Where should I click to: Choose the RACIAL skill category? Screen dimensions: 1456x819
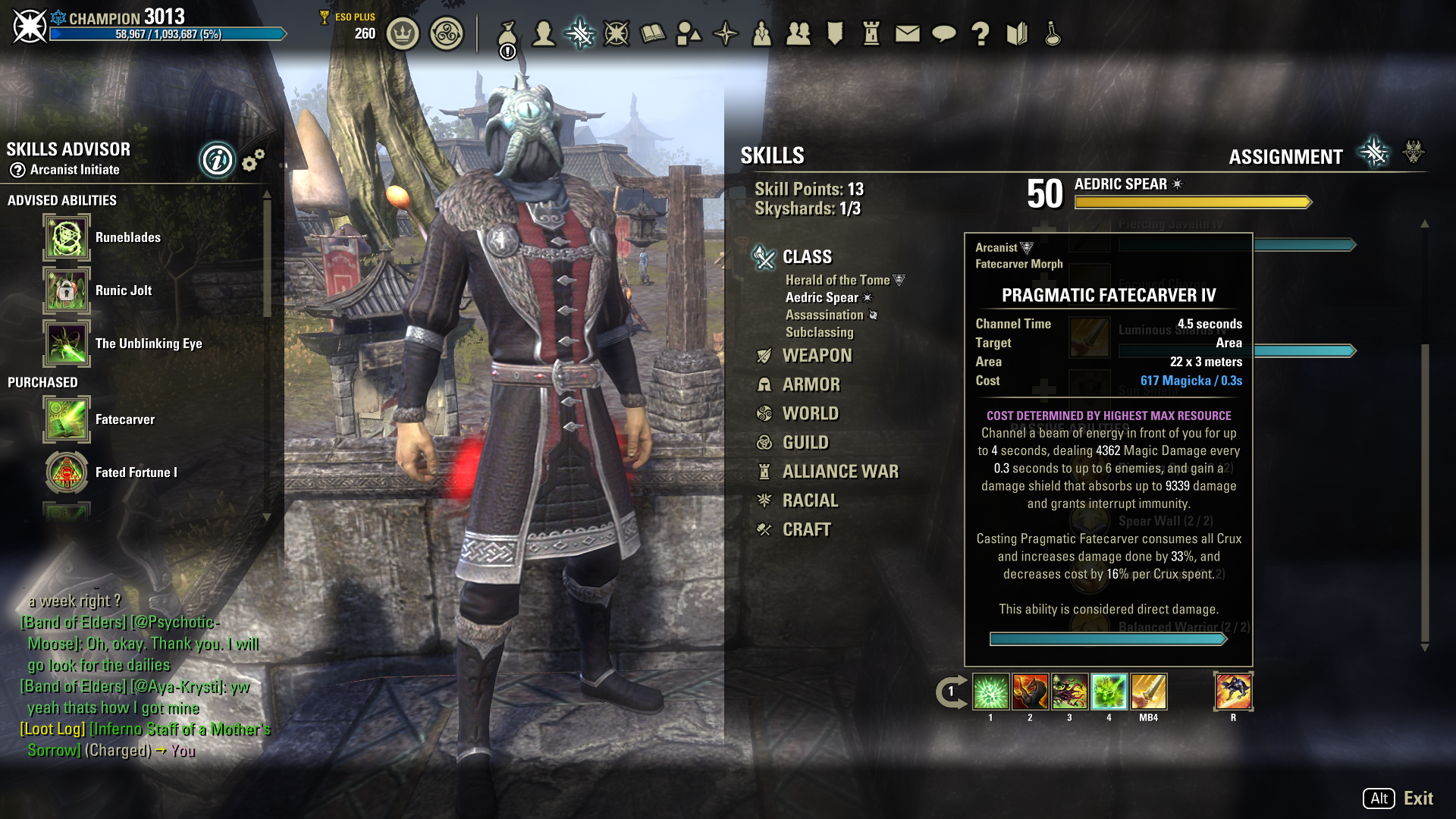tap(810, 500)
